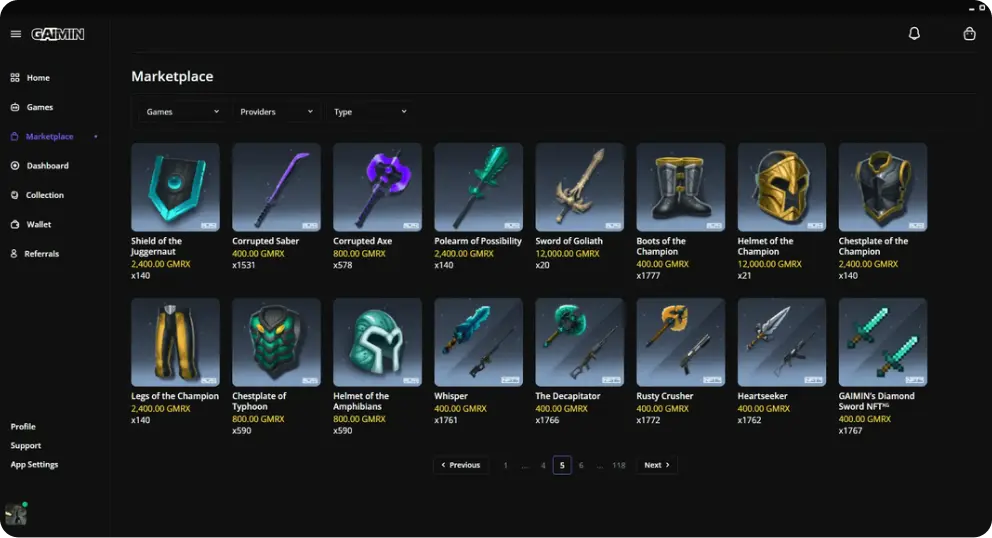Choose the Corrupted Axe listing
Image resolution: width=992 pixels, height=538 pixels.
pyautogui.click(x=377, y=188)
